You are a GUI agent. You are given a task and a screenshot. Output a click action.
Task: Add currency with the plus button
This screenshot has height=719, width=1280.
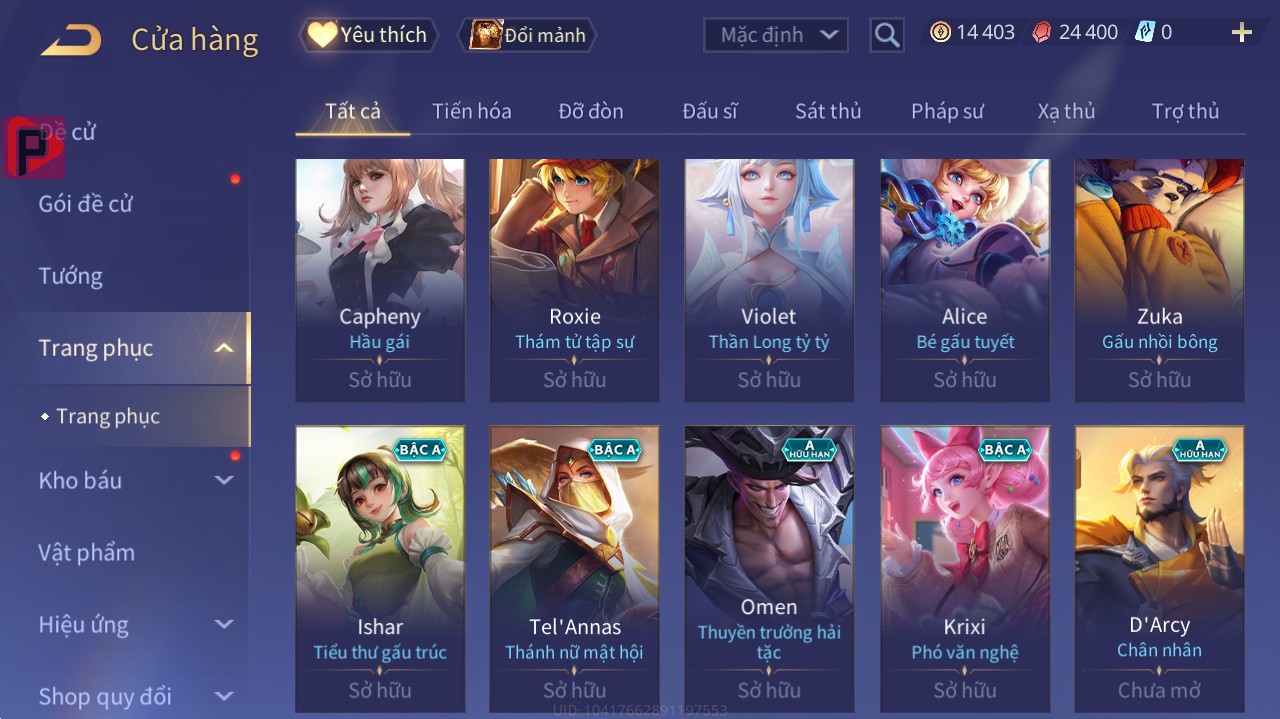(1241, 33)
